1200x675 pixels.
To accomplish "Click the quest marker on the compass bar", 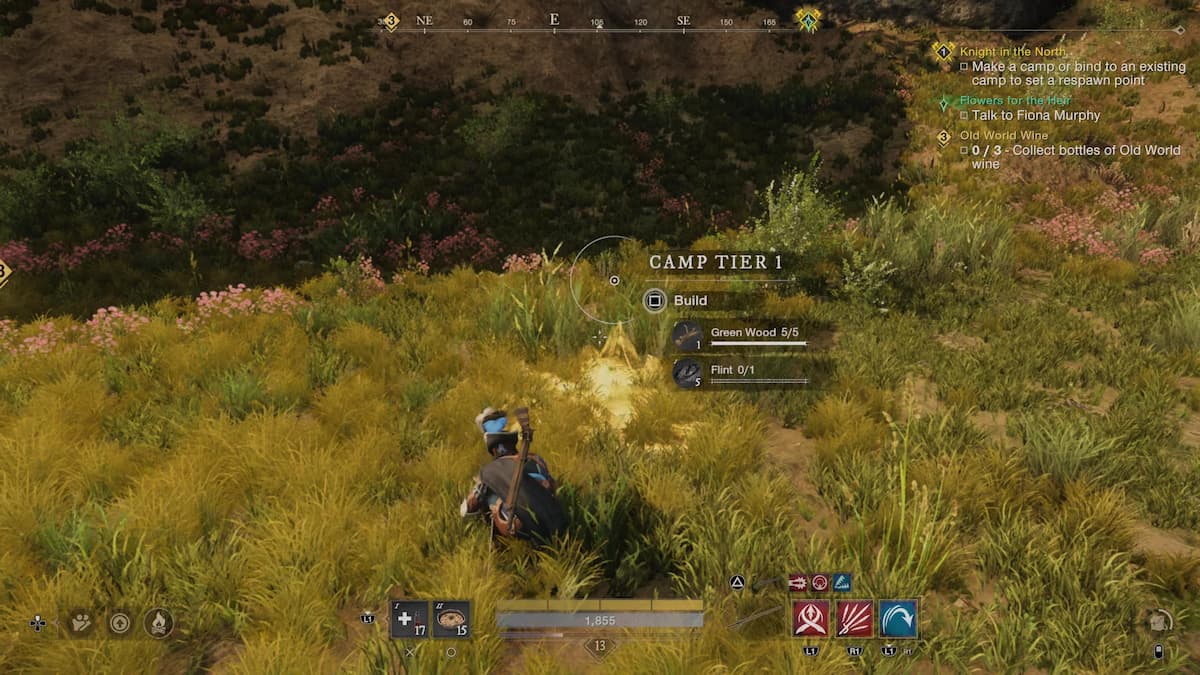I will point(807,20).
